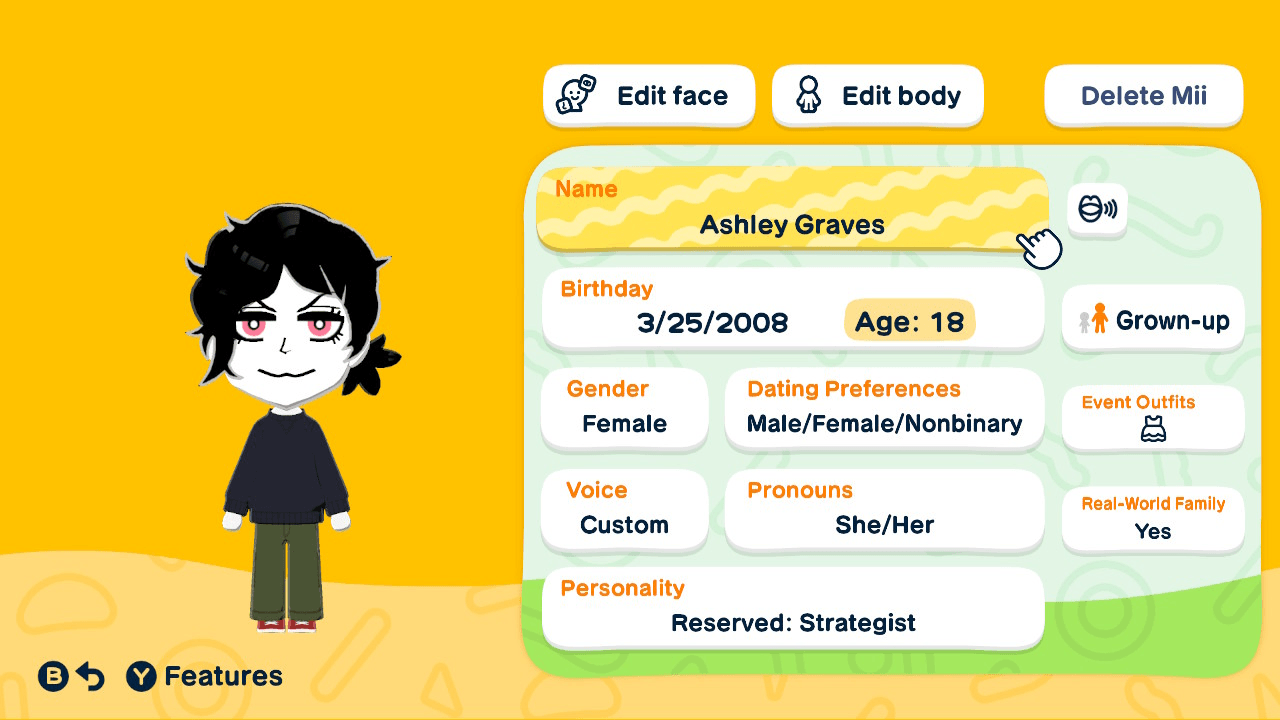Image resolution: width=1280 pixels, height=720 pixels.
Task: Toggle the Grown-up status
Action: tap(1152, 319)
